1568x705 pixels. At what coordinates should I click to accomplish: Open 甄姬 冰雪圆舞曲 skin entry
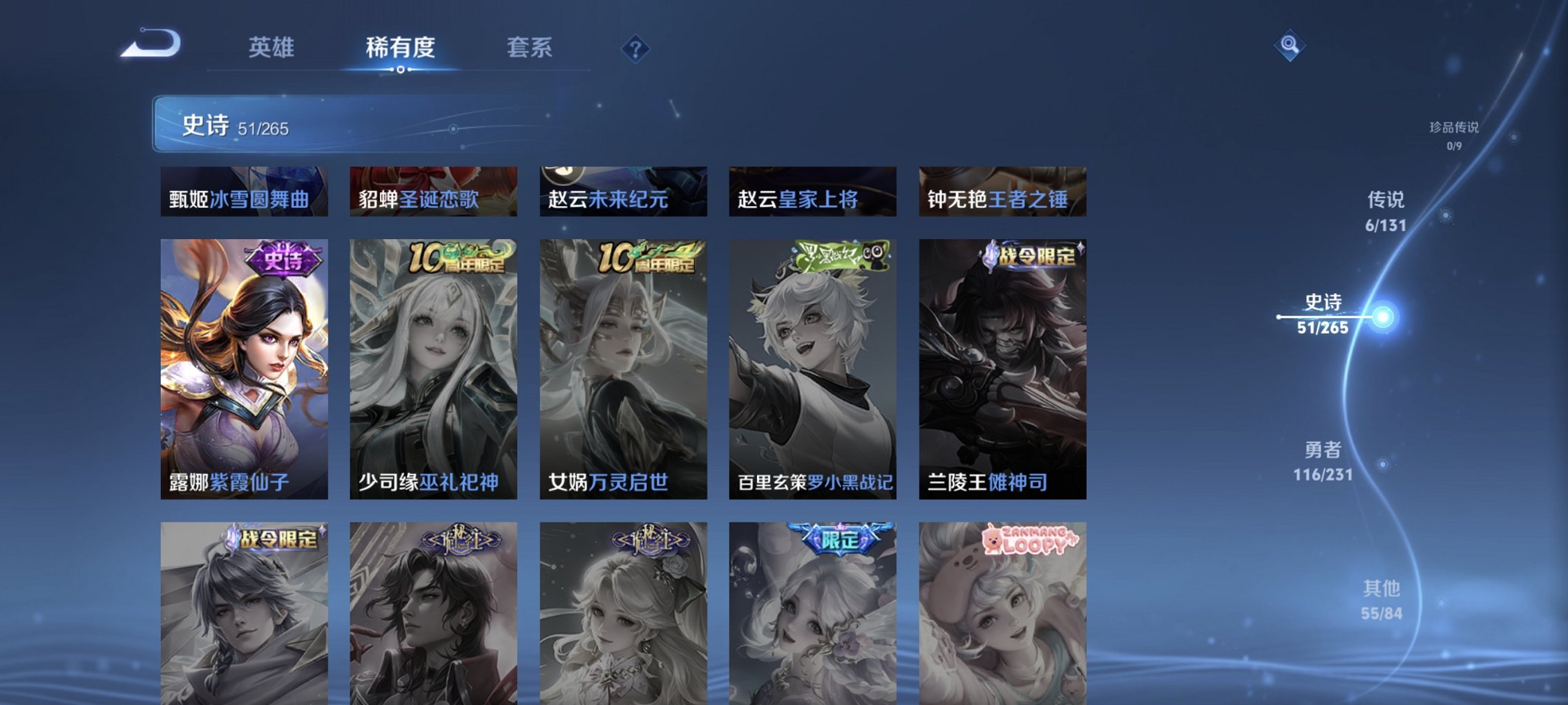point(244,194)
